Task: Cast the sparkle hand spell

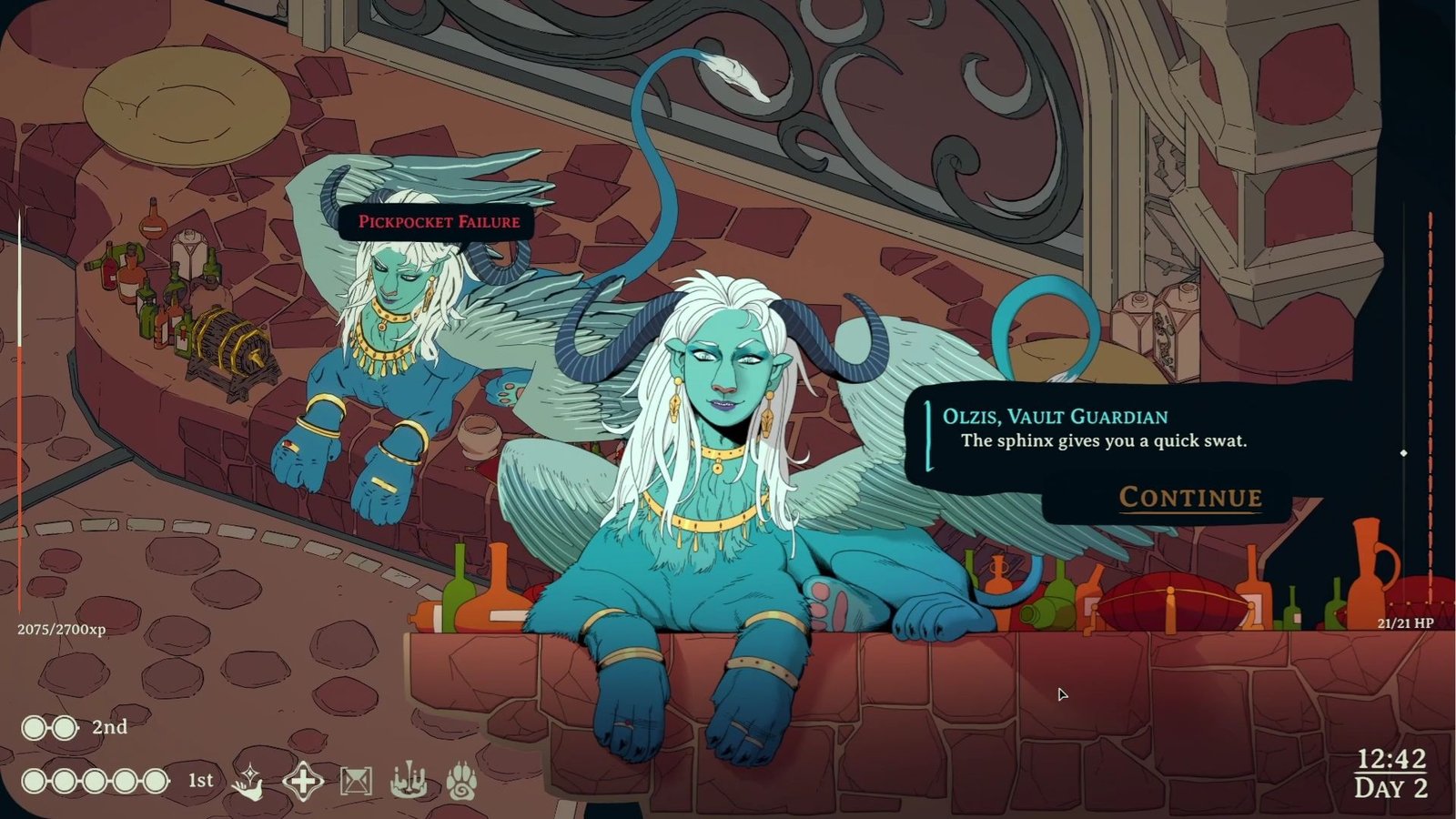Action: (x=248, y=781)
